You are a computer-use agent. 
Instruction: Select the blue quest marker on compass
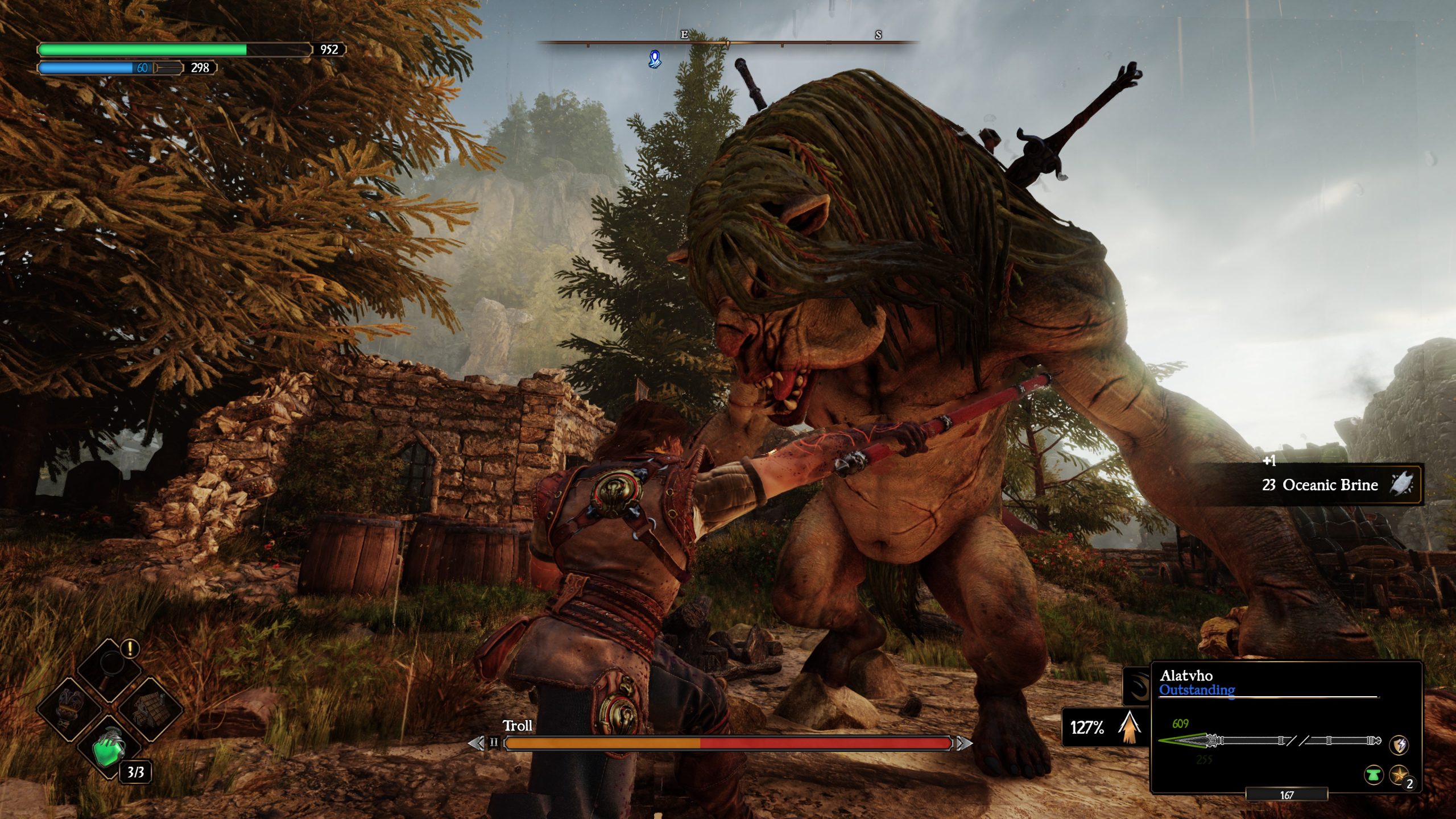655,59
